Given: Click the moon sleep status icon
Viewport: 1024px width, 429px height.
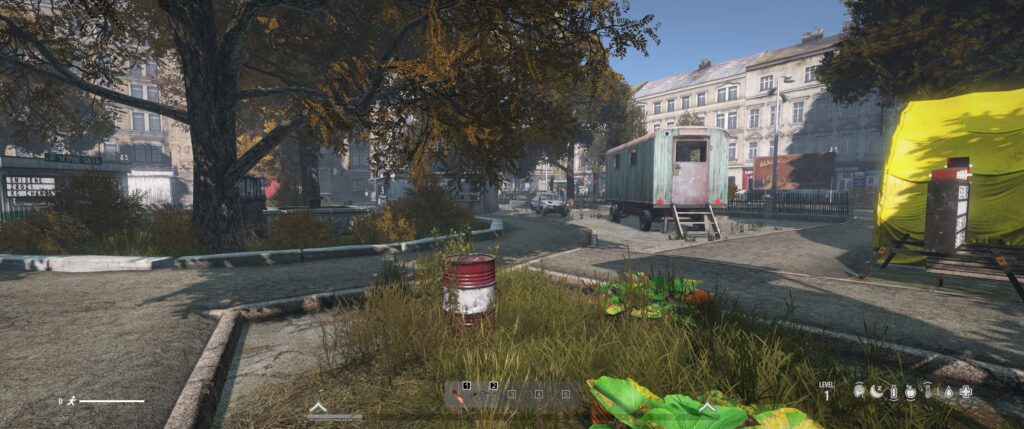Looking at the screenshot, I should coord(877,392).
